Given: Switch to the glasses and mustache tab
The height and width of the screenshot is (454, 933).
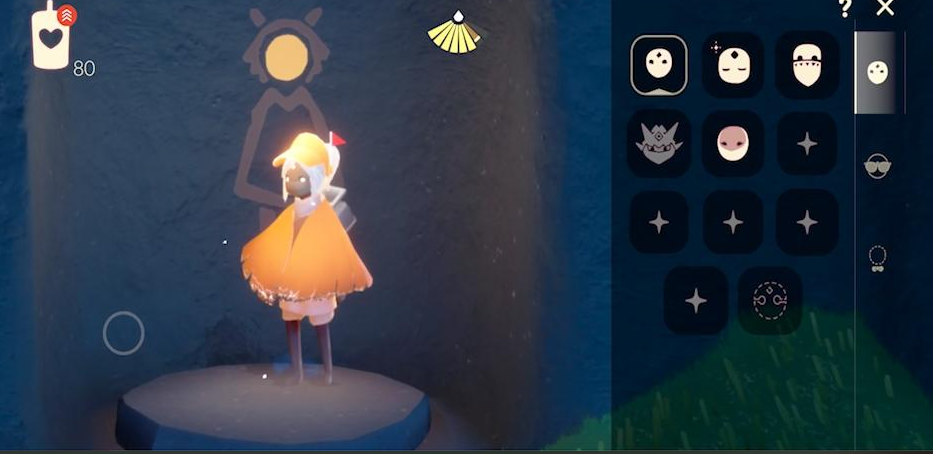Looking at the screenshot, I should [877, 166].
